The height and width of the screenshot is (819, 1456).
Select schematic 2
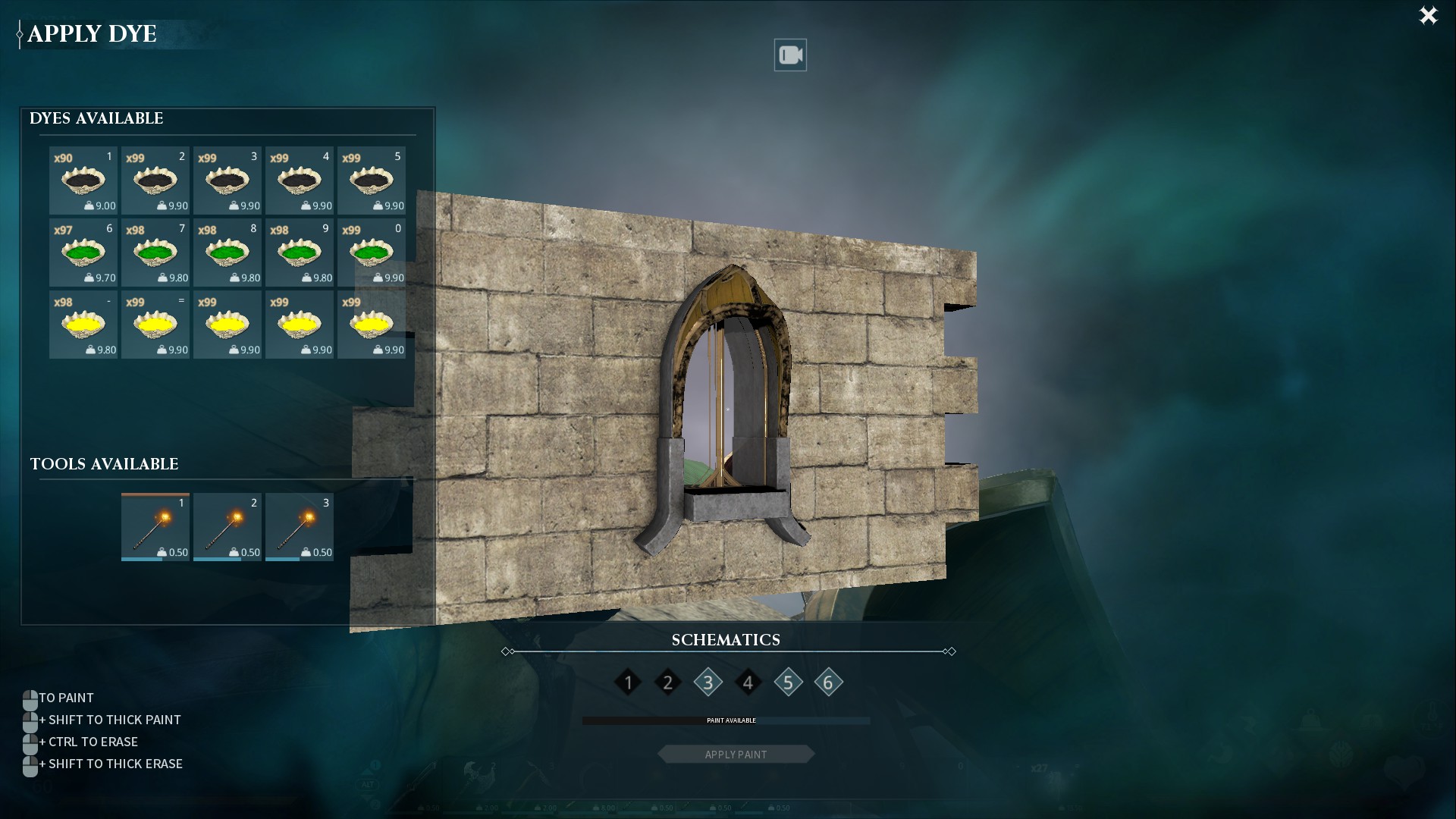(x=668, y=682)
